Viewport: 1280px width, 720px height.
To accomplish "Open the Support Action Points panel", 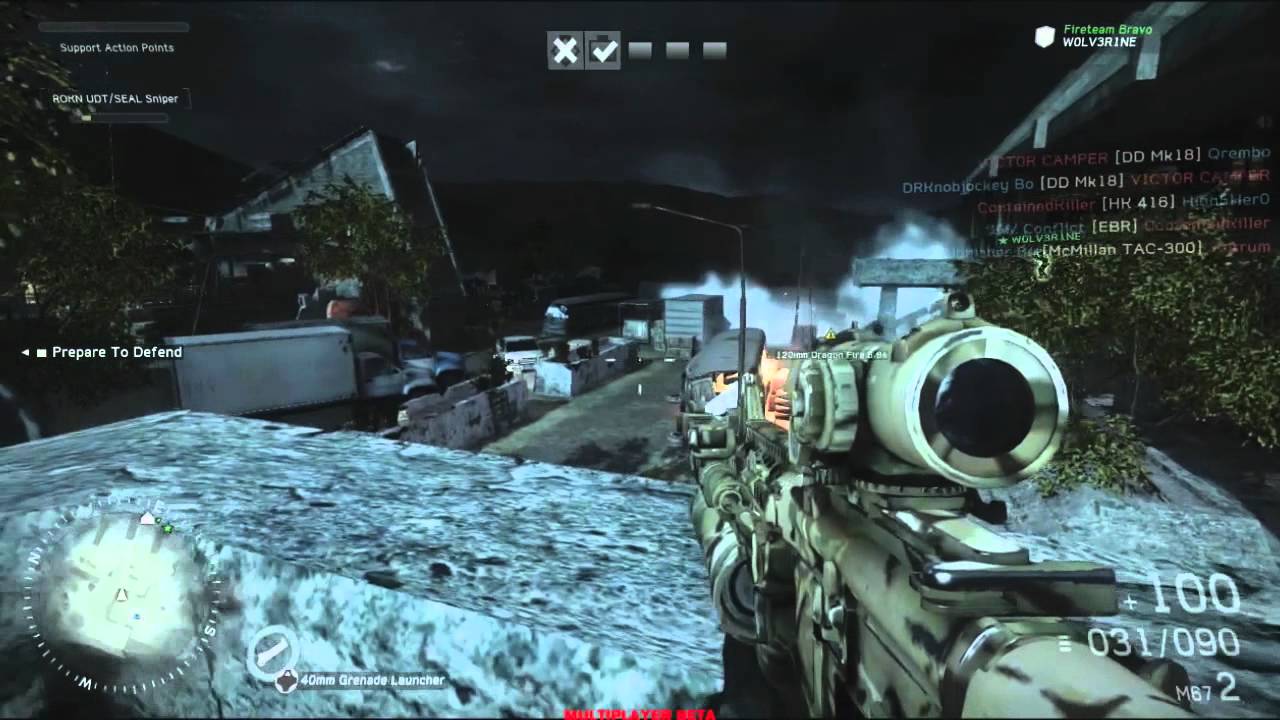I will (x=116, y=47).
